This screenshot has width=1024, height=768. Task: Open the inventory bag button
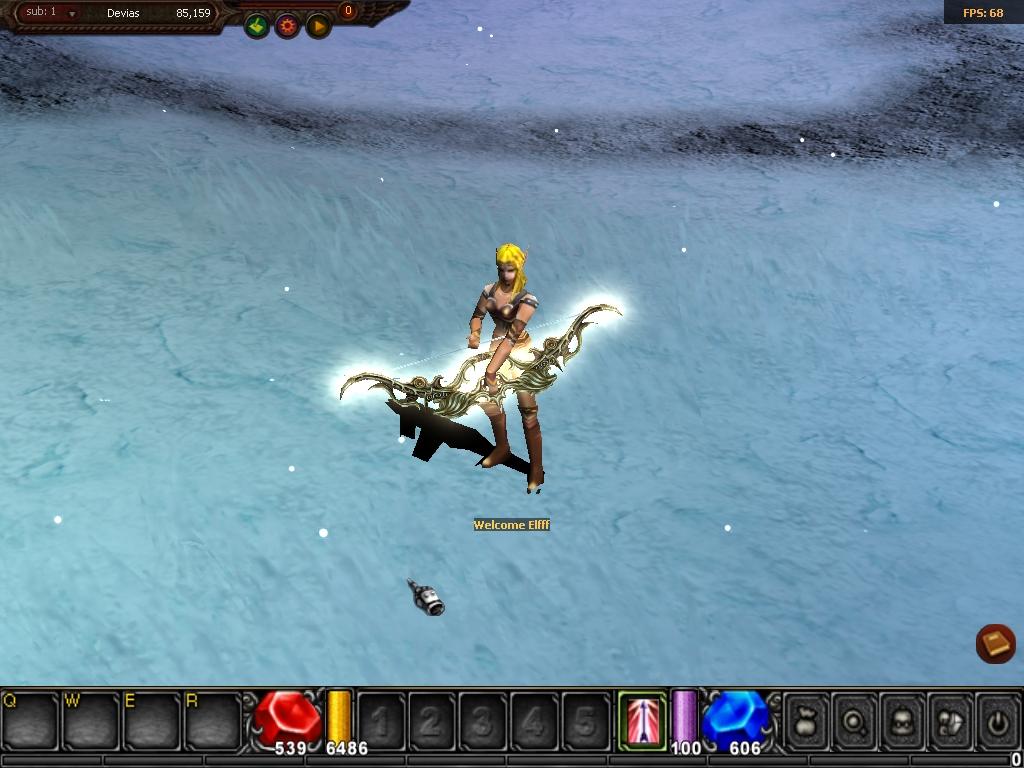[x=808, y=720]
